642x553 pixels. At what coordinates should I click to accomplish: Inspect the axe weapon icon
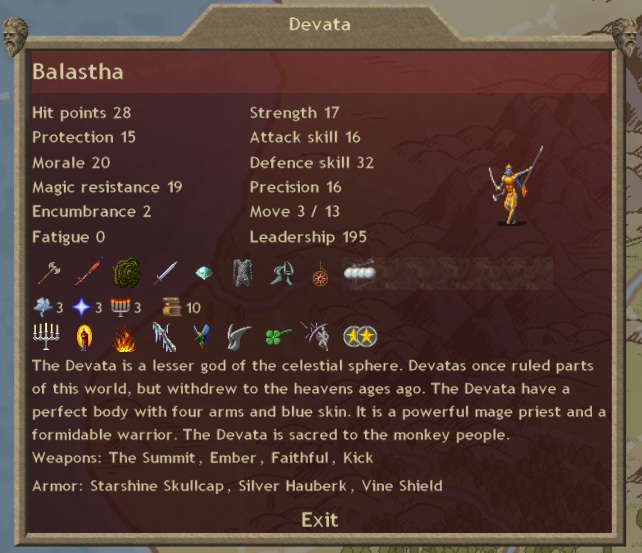tap(48, 272)
